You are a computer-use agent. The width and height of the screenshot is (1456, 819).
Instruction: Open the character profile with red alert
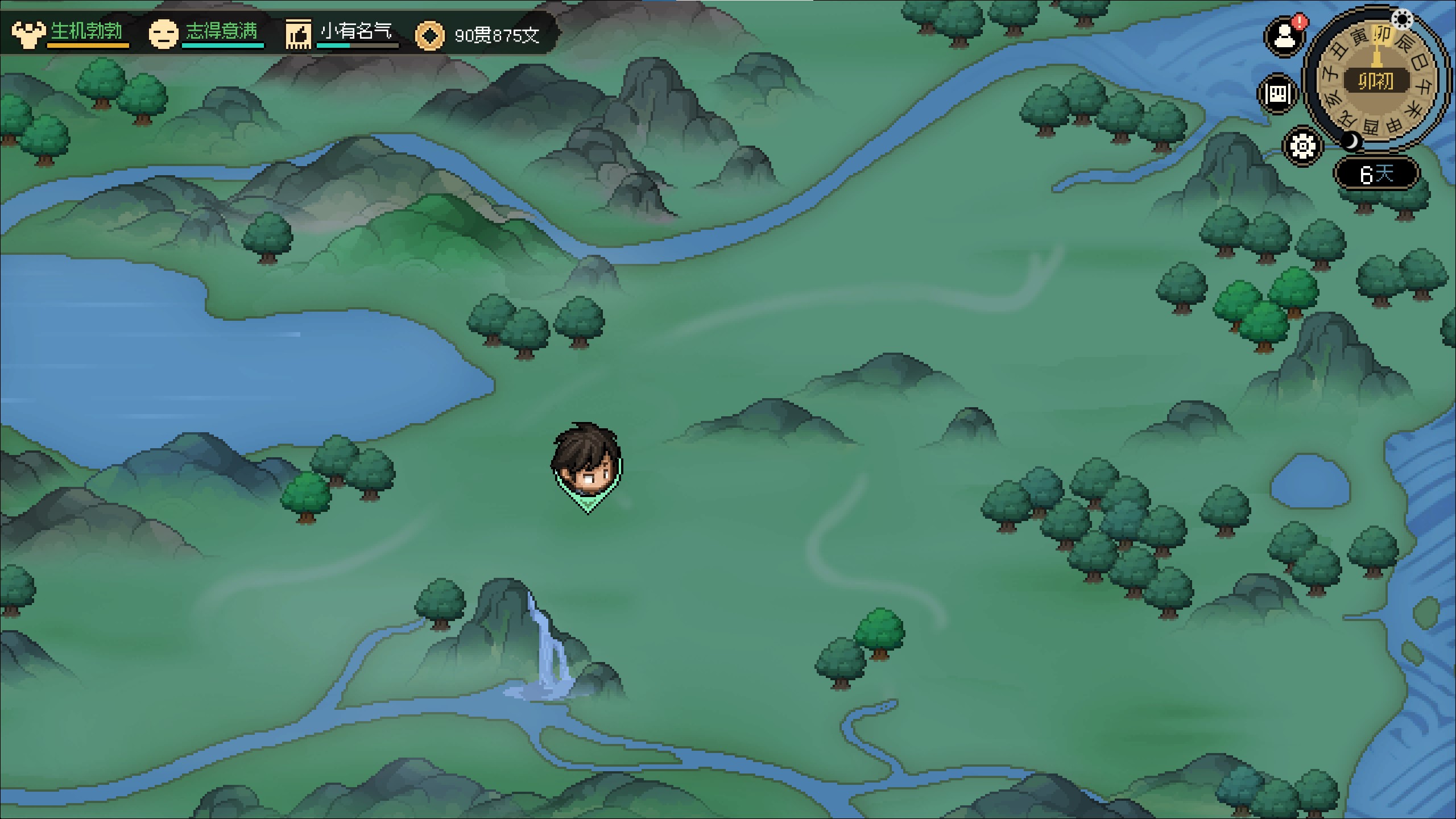(x=1284, y=37)
